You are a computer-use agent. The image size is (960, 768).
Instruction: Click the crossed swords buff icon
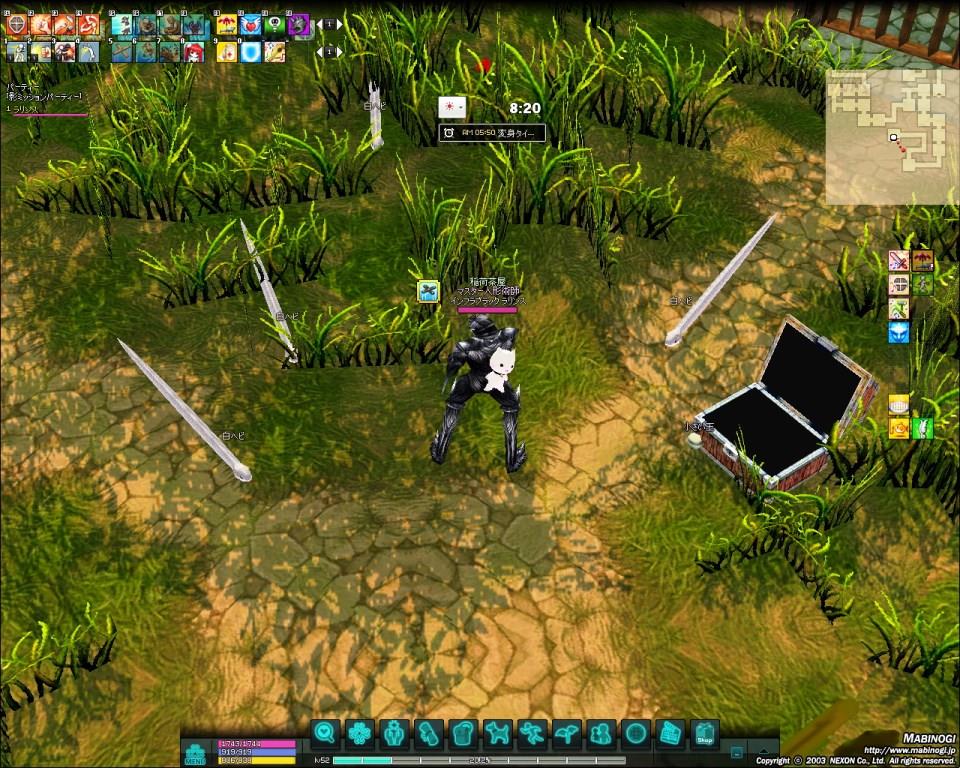[x=898, y=261]
